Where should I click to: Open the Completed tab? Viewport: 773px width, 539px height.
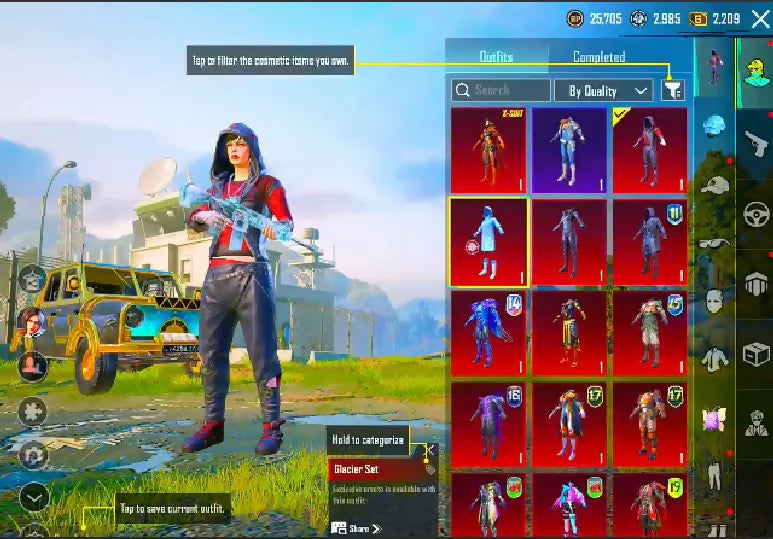(x=599, y=57)
